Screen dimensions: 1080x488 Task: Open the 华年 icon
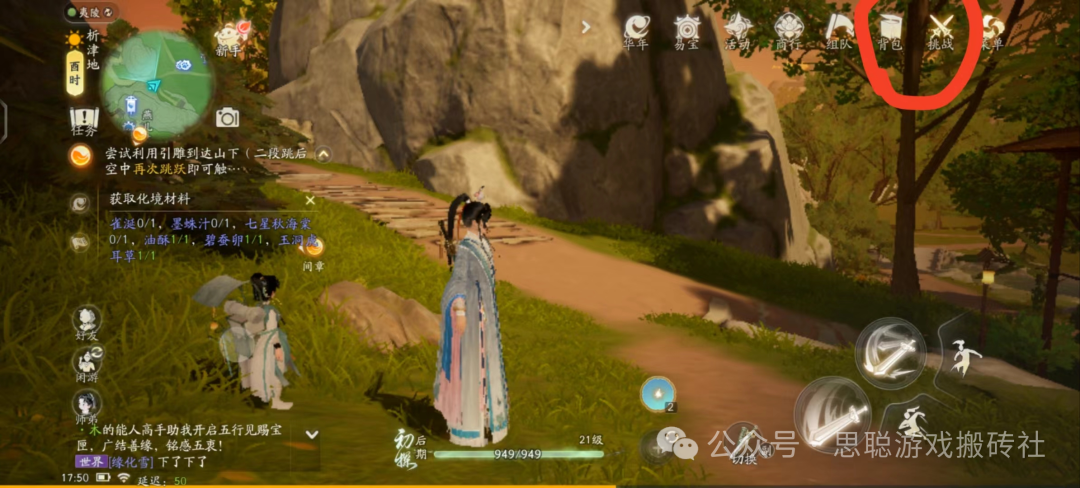pyautogui.click(x=636, y=30)
